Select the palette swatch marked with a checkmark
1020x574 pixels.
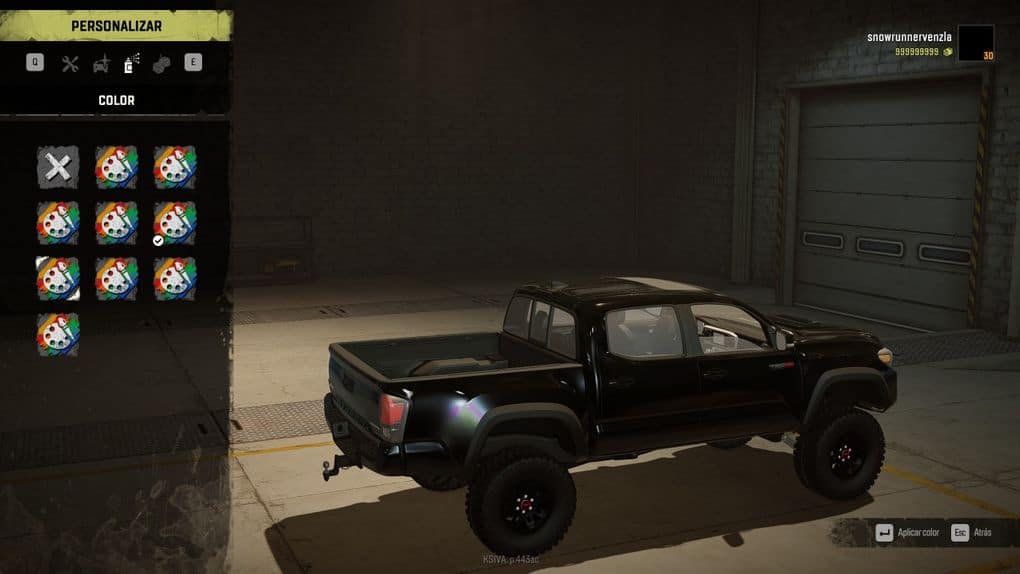coord(174,223)
